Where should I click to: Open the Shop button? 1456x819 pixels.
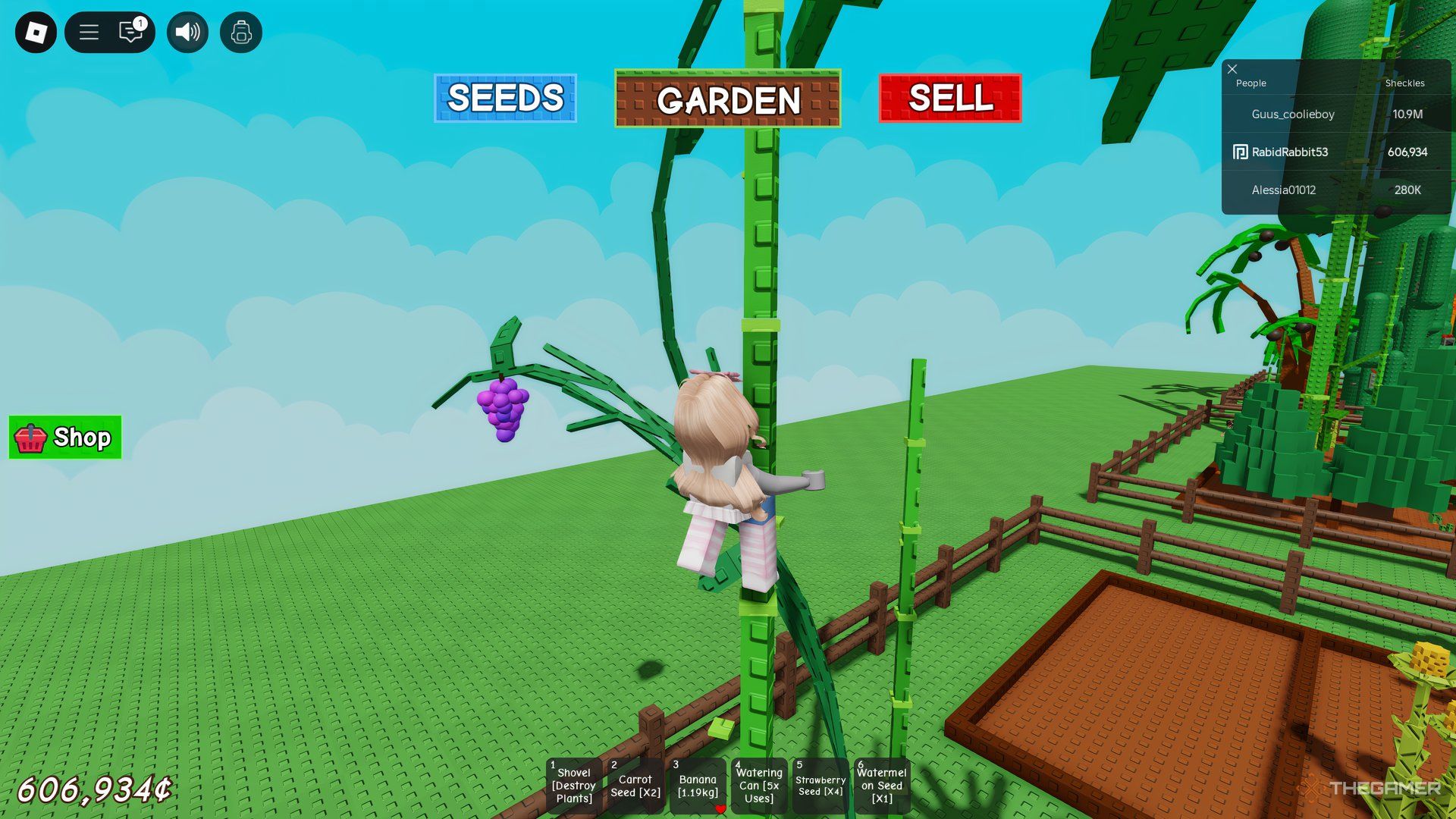[64, 438]
